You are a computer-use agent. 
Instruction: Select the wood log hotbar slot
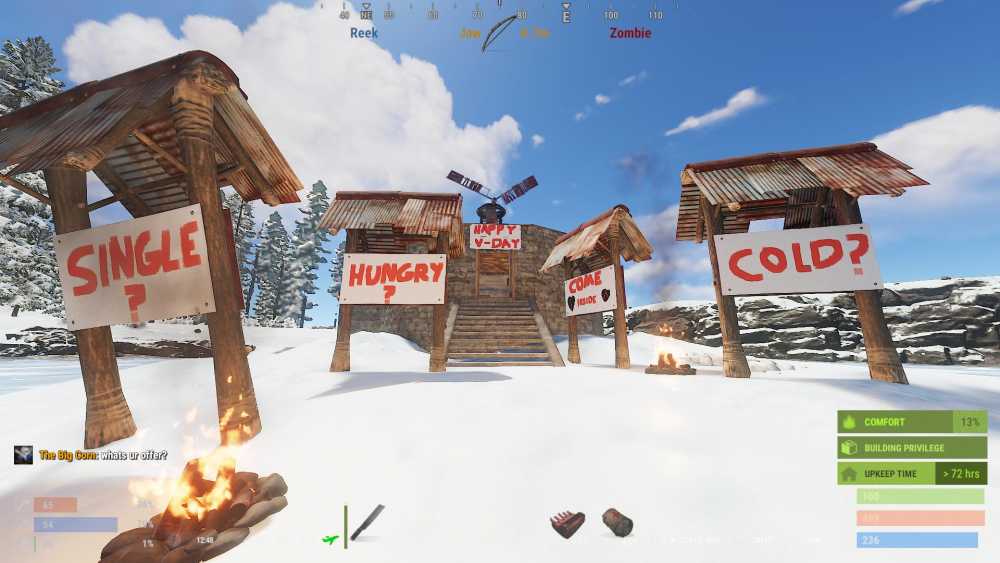[617, 522]
